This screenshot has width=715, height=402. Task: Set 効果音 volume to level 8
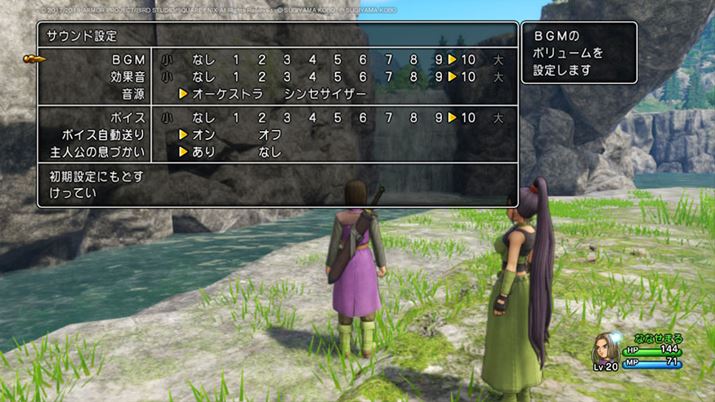(414, 77)
